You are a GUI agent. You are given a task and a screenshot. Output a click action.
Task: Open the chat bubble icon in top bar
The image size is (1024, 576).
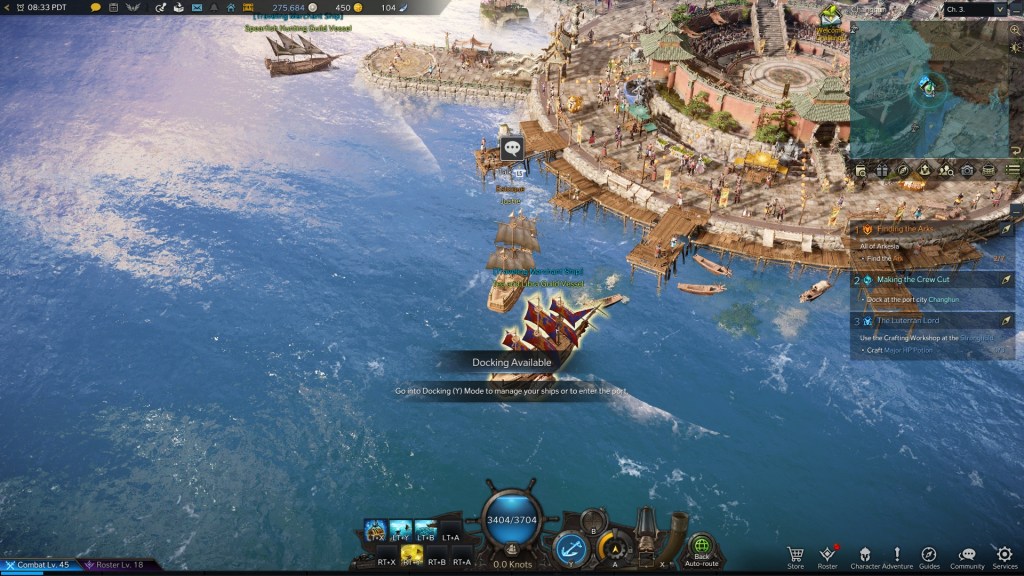pyautogui.click(x=96, y=7)
